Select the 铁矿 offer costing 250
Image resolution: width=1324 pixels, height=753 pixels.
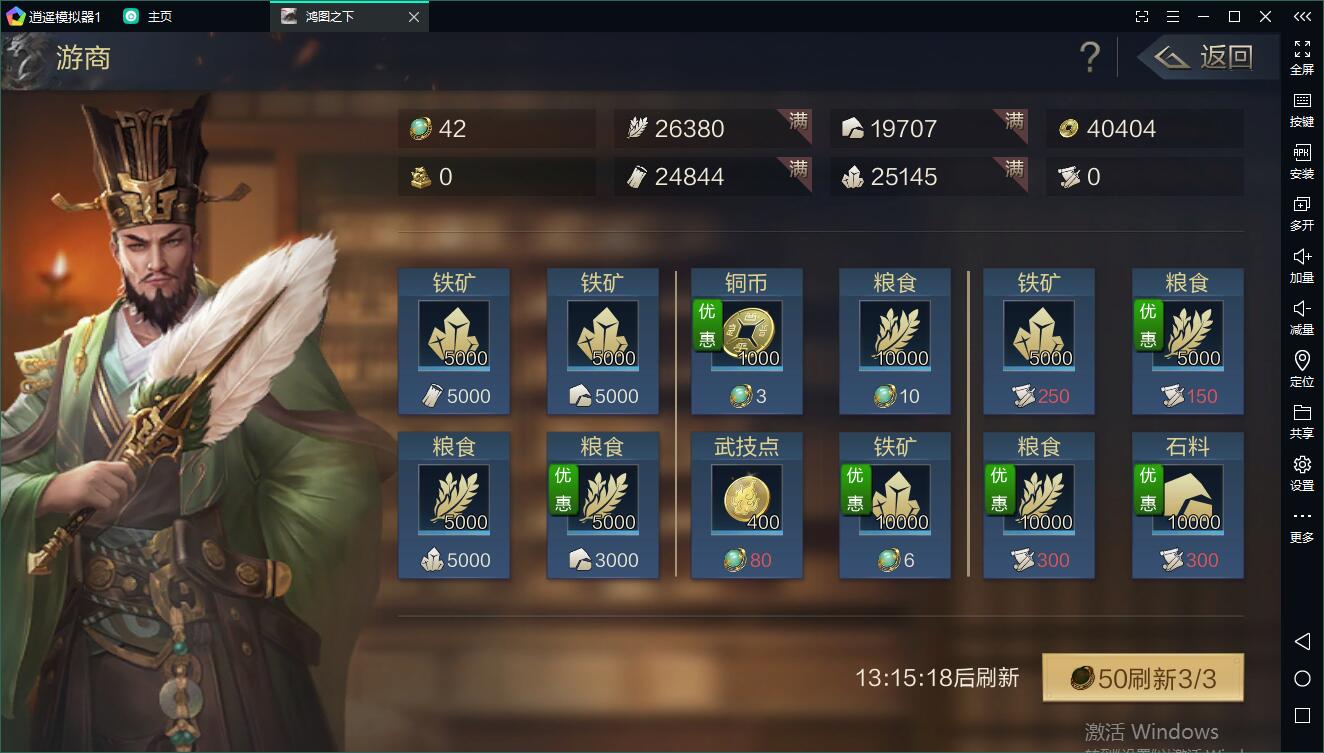[1038, 340]
